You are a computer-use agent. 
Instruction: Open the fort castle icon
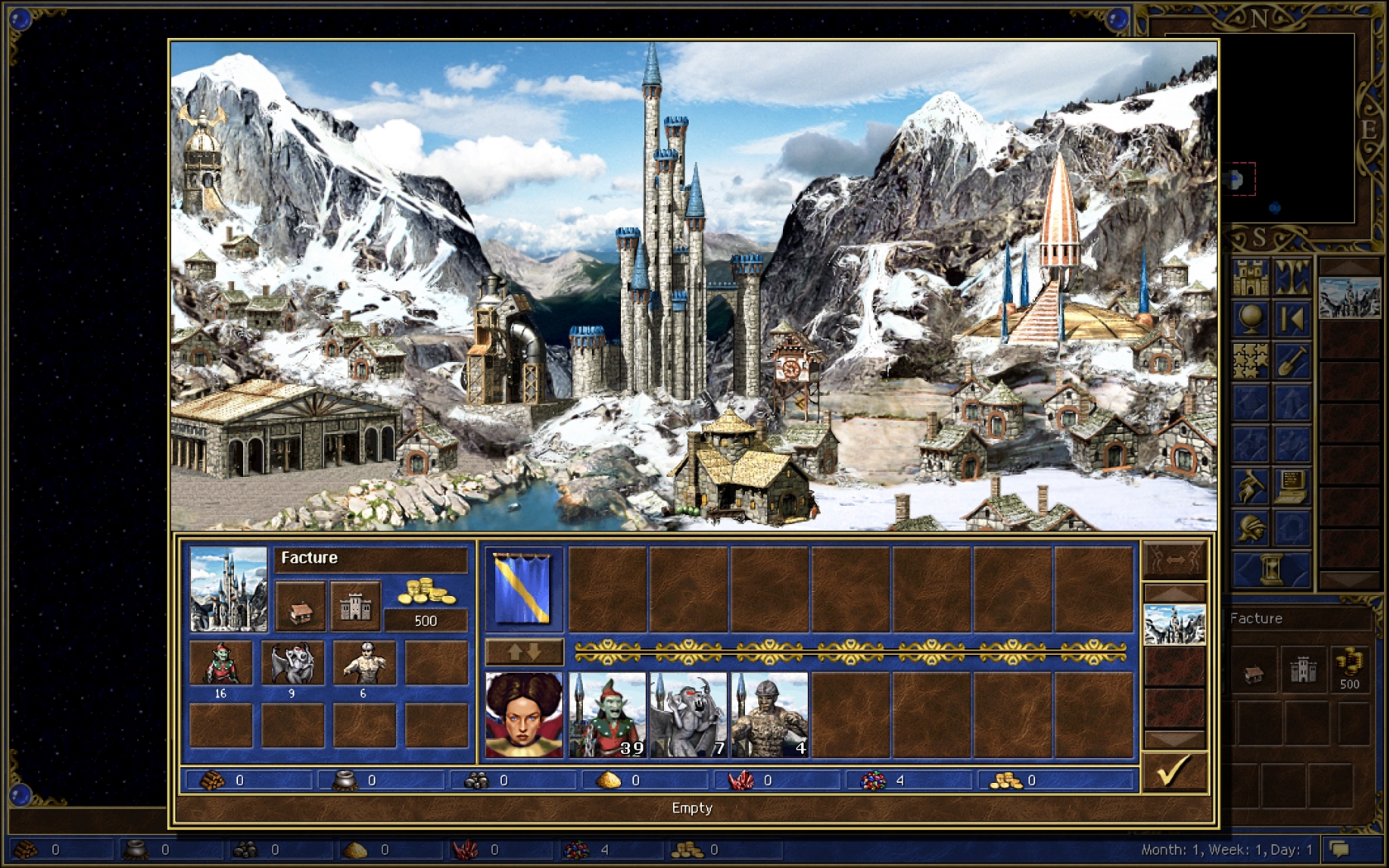356,606
